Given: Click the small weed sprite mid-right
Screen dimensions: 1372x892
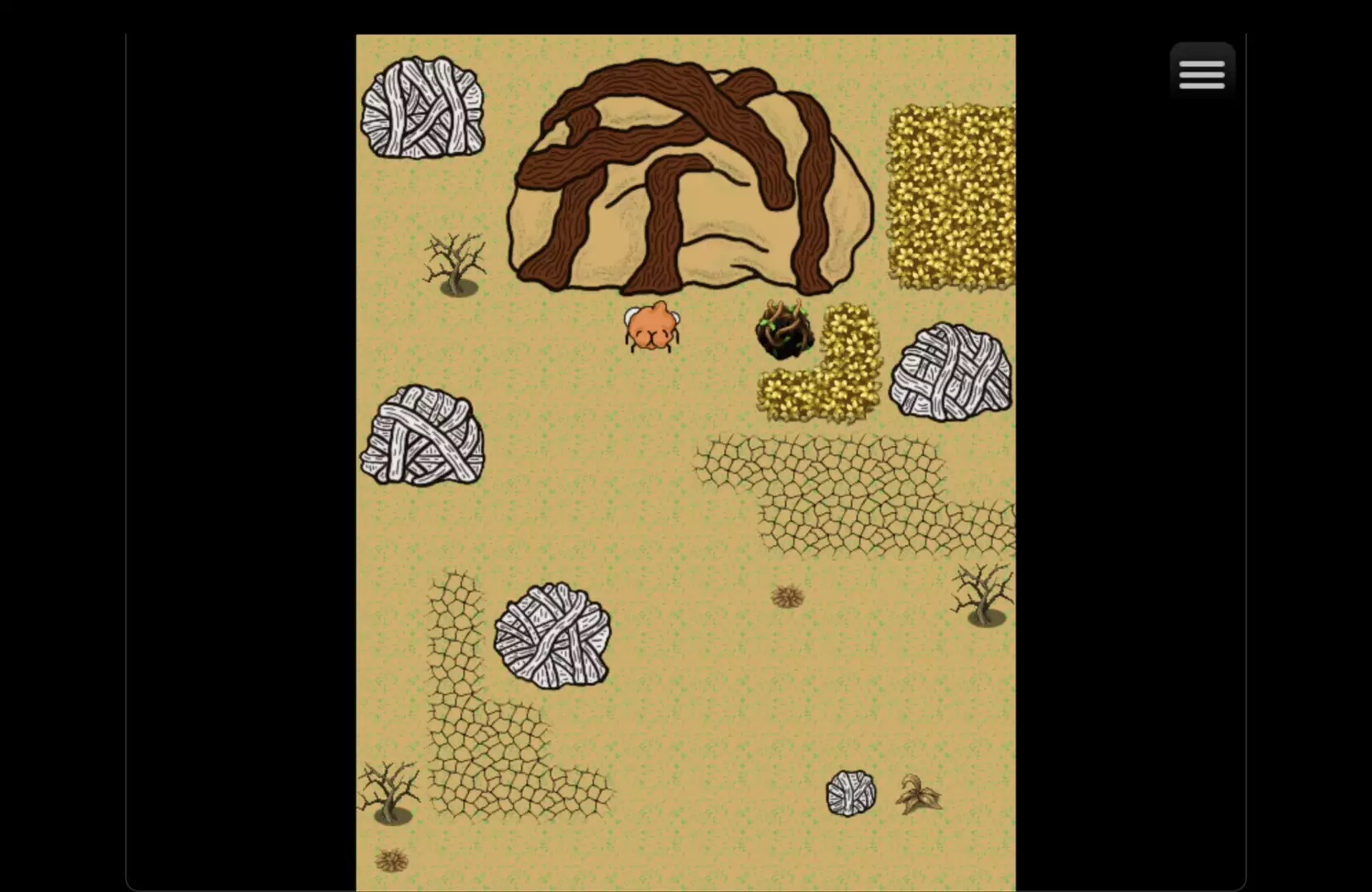Looking at the screenshot, I should tap(787, 596).
